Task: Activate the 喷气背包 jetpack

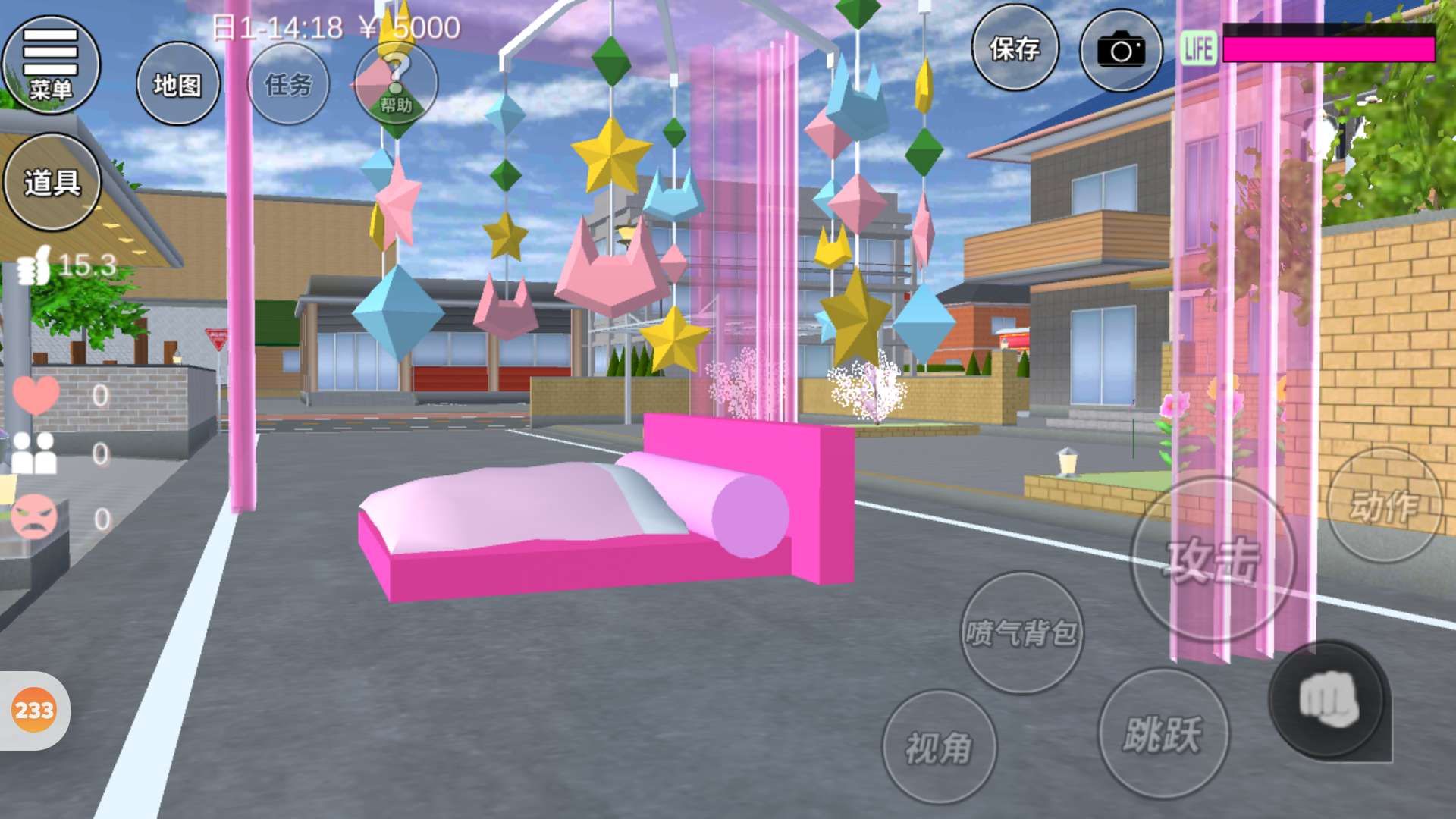Action: [x=1021, y=632]
